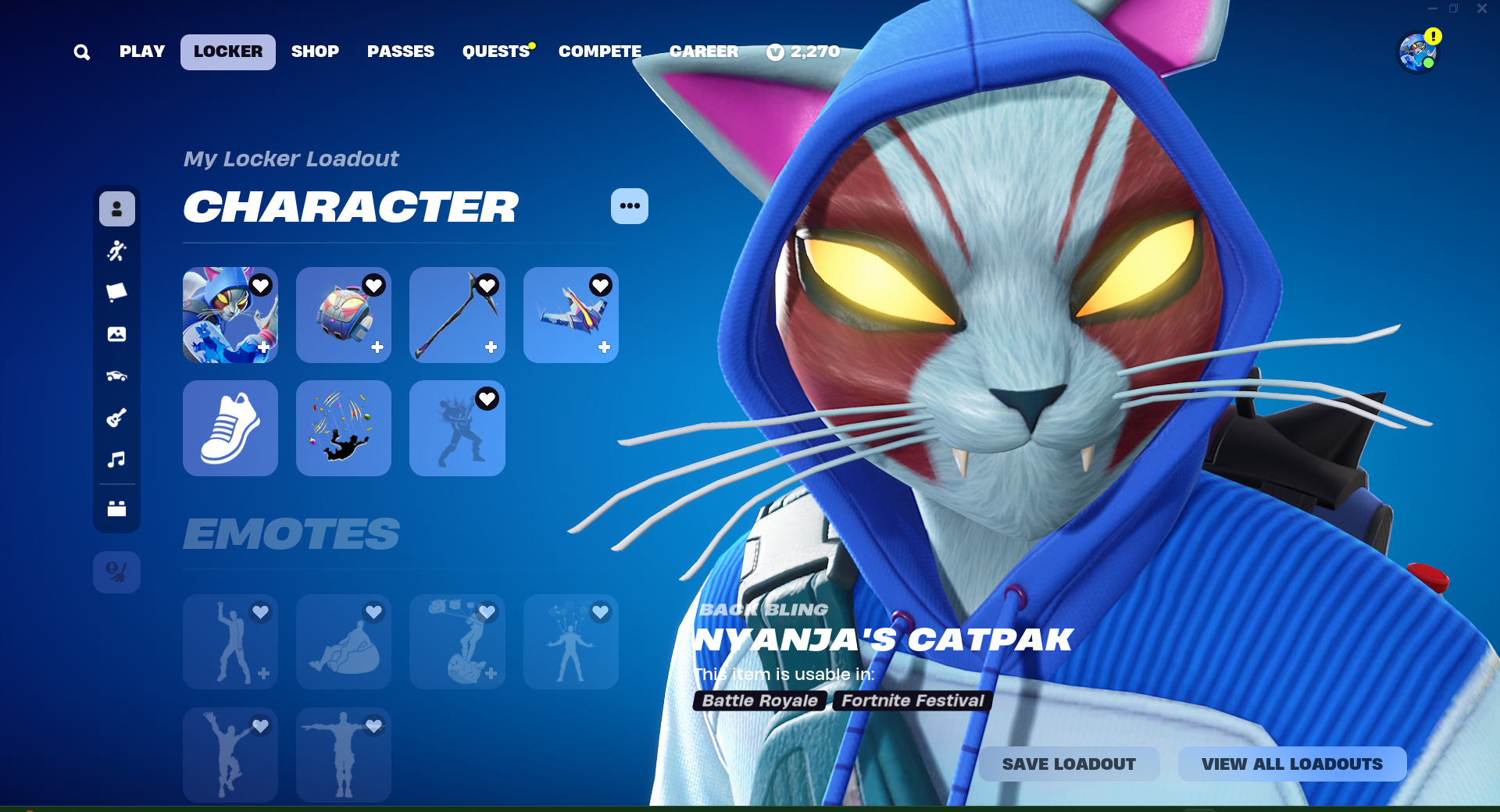Open the LEGO brick sidebar category
The width and height of the screenshot is (1500, 812).
click(x=116, y=510)
